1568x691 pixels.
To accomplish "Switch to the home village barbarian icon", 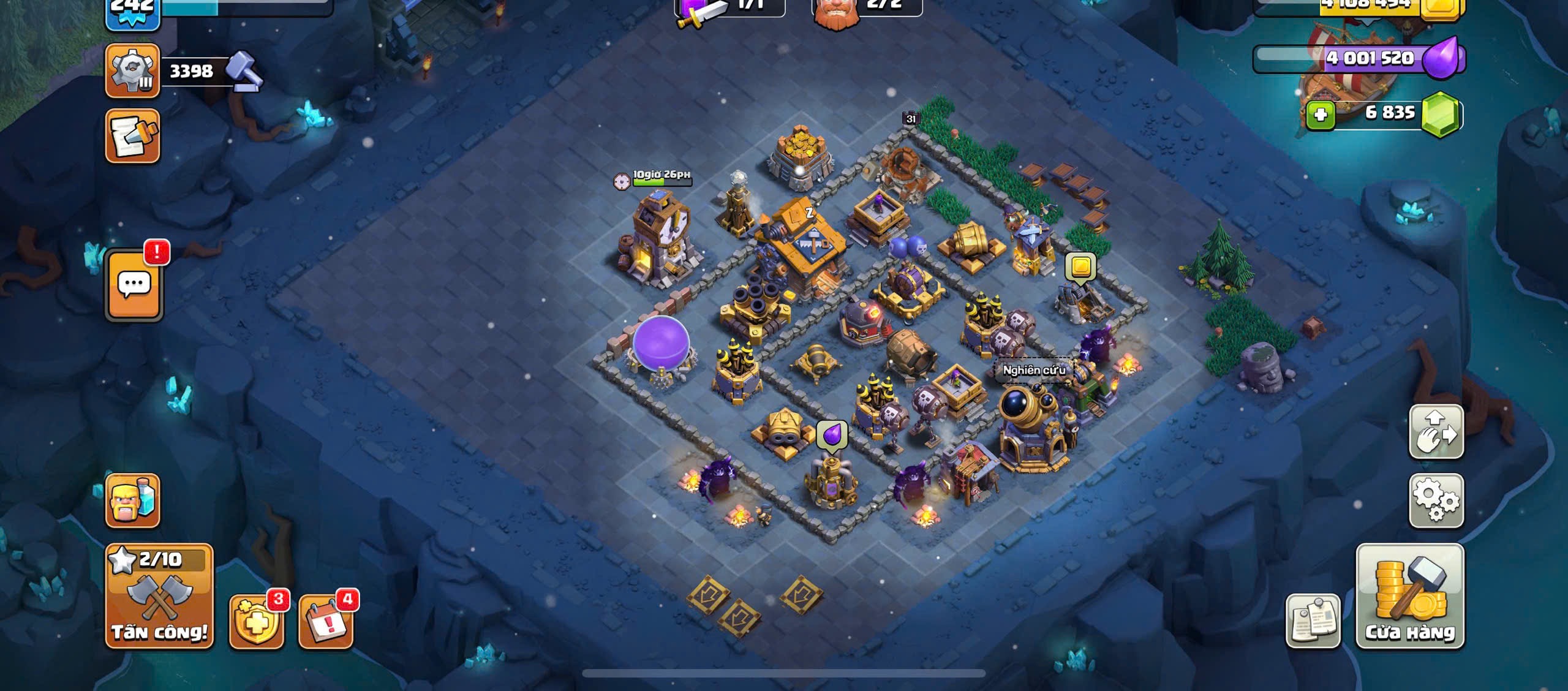I will pos(132,500).
